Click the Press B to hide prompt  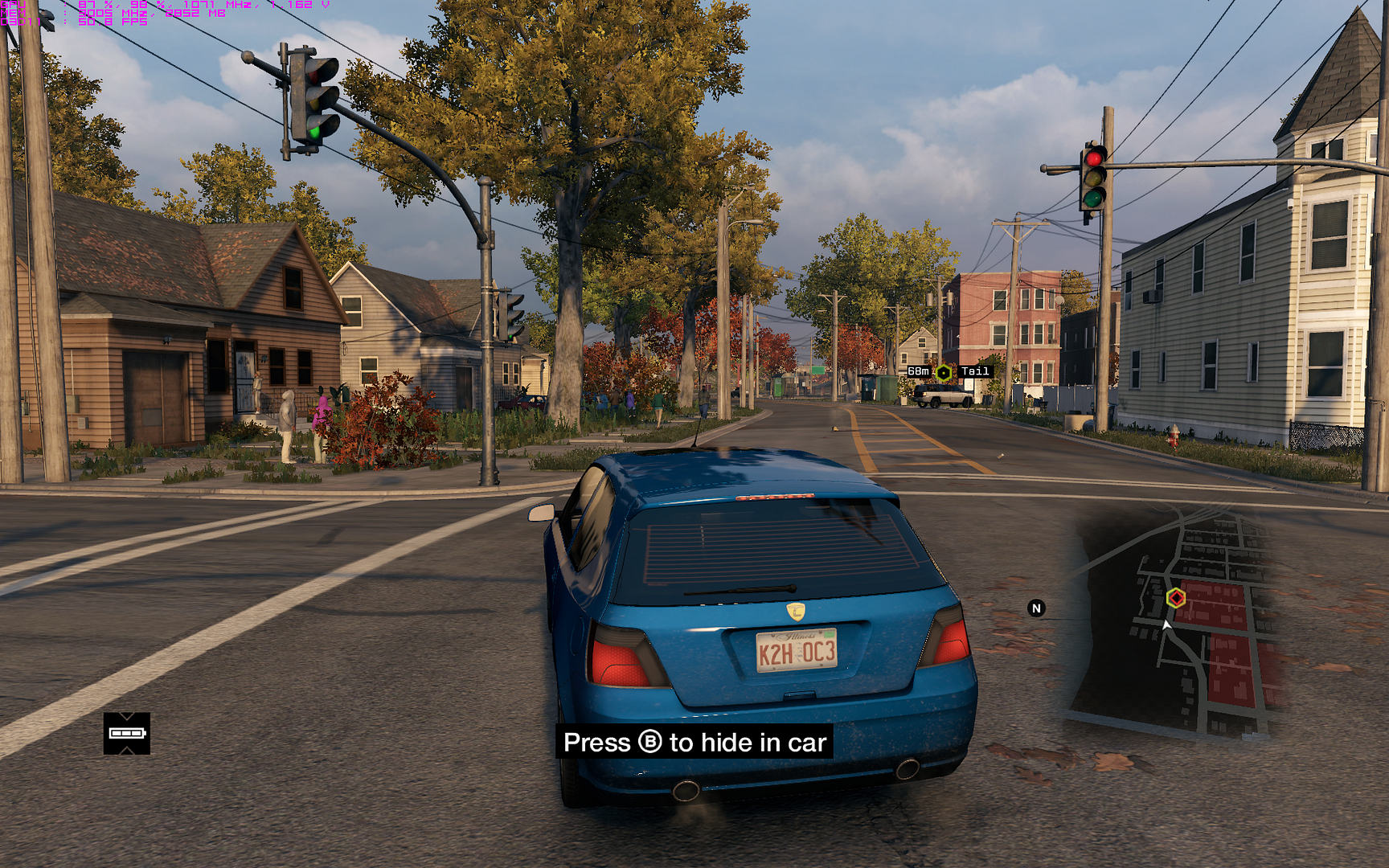pos(694,743)
